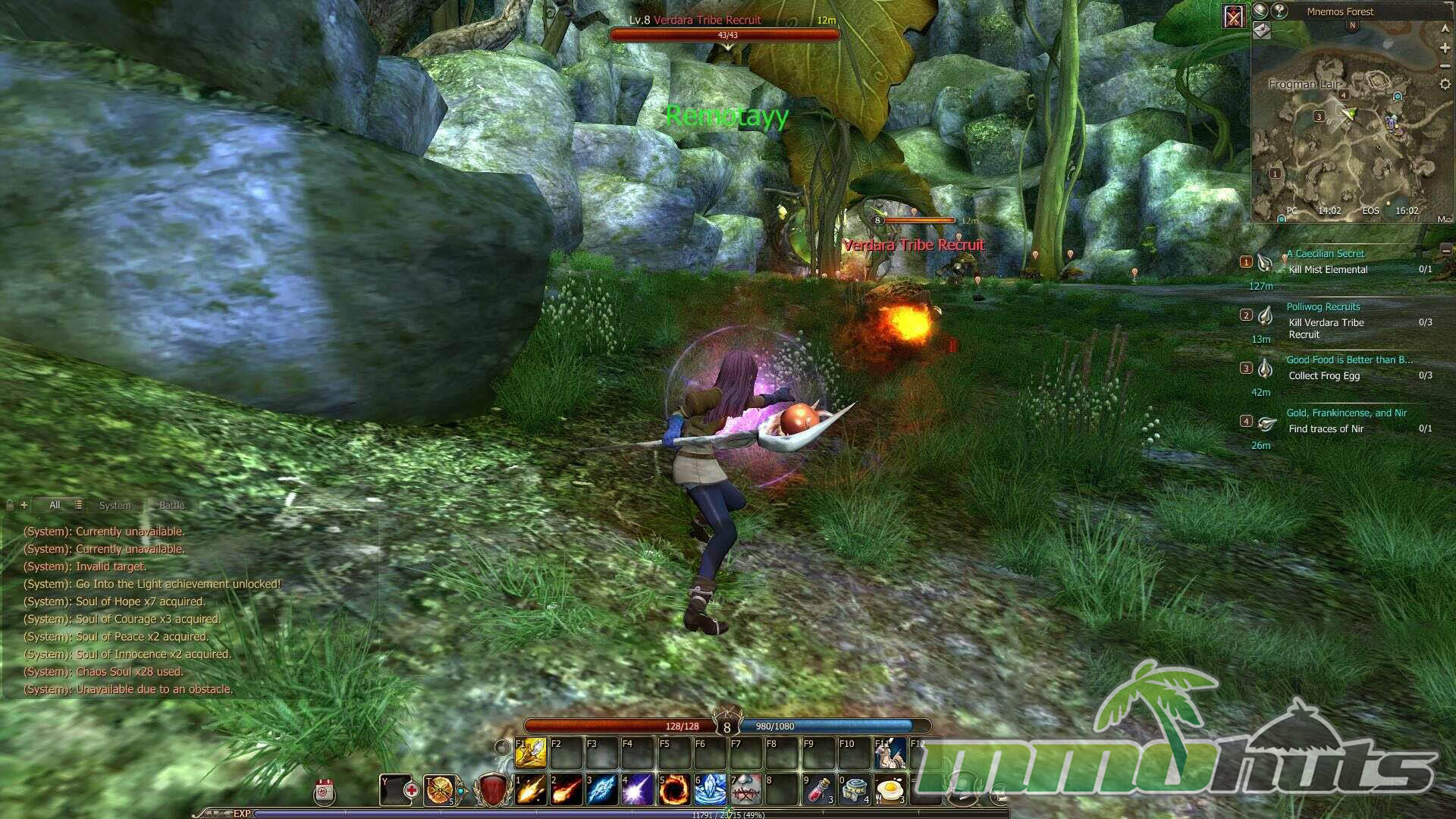Track the Gold, Frankincense, and Nir quest

1346,413
